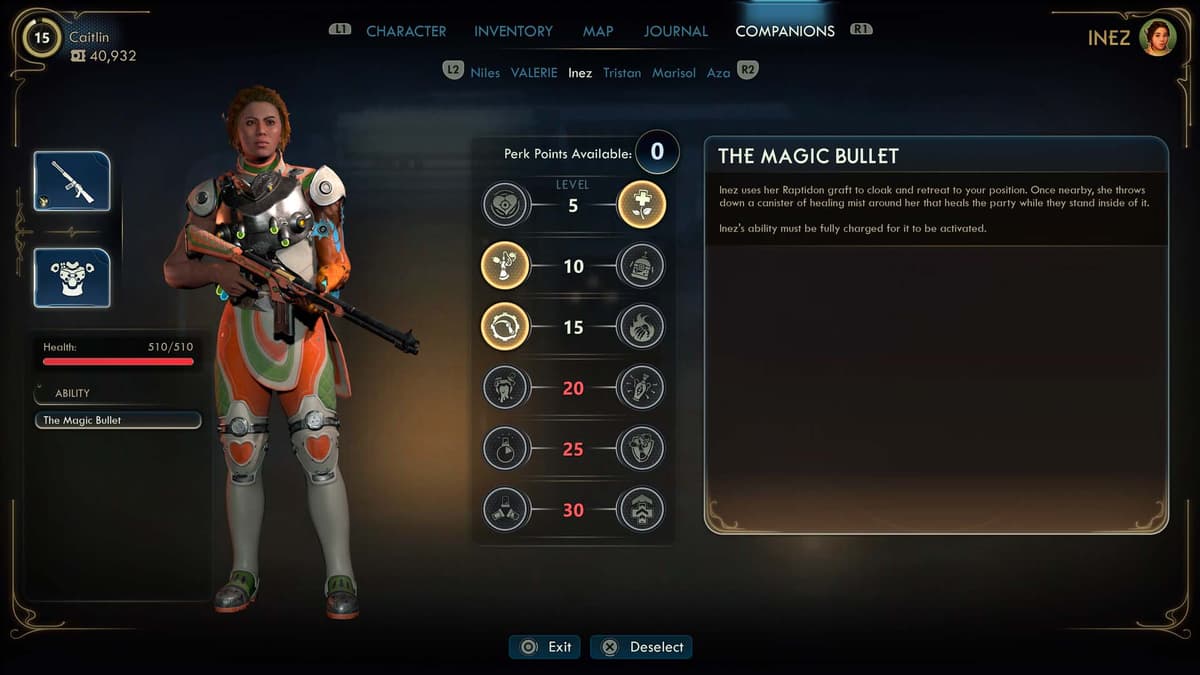Screen dimensions: 1200x675
Task: View companion Tristan
Action: [x=622, y=73]
